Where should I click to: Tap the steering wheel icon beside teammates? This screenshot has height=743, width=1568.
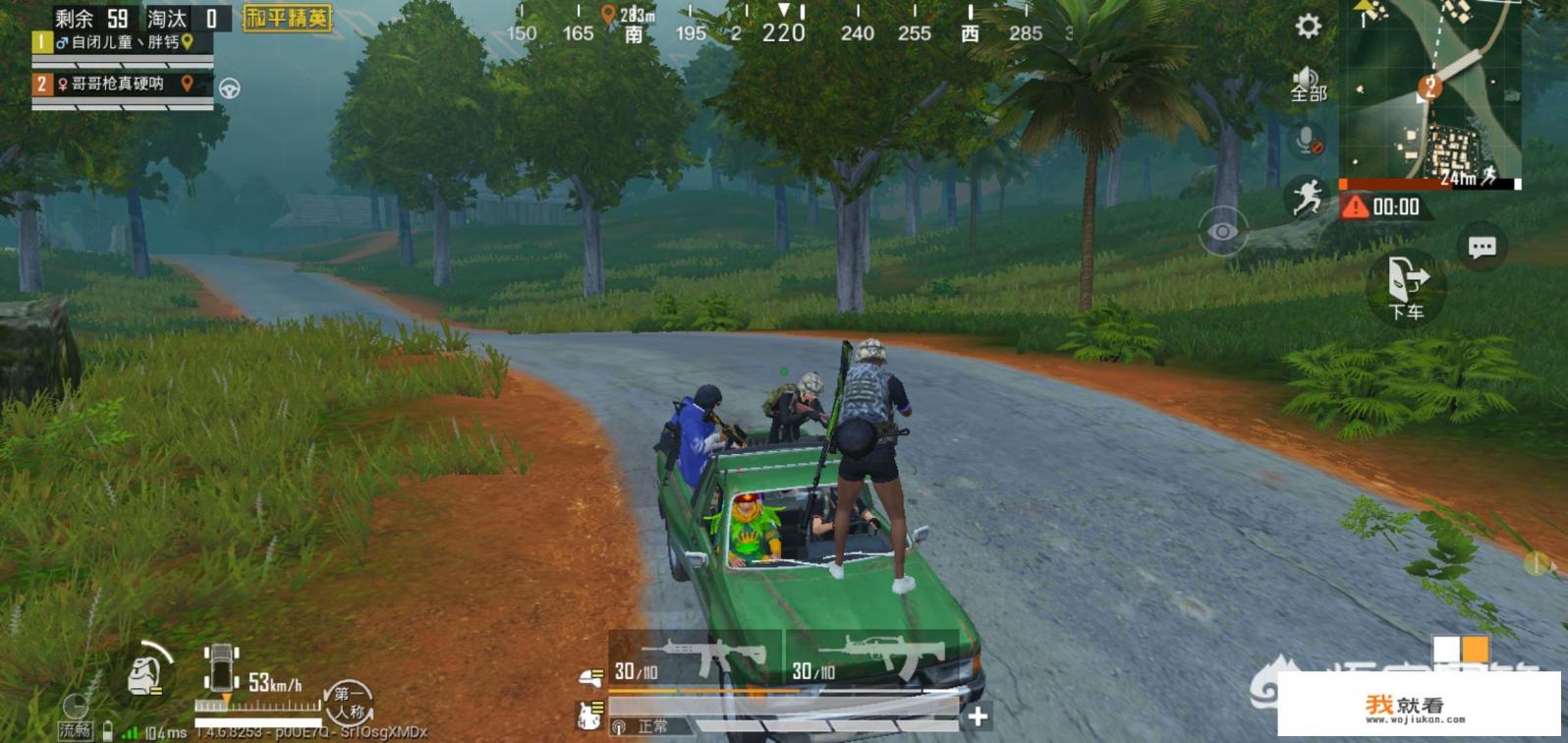(x=230, y=88)
